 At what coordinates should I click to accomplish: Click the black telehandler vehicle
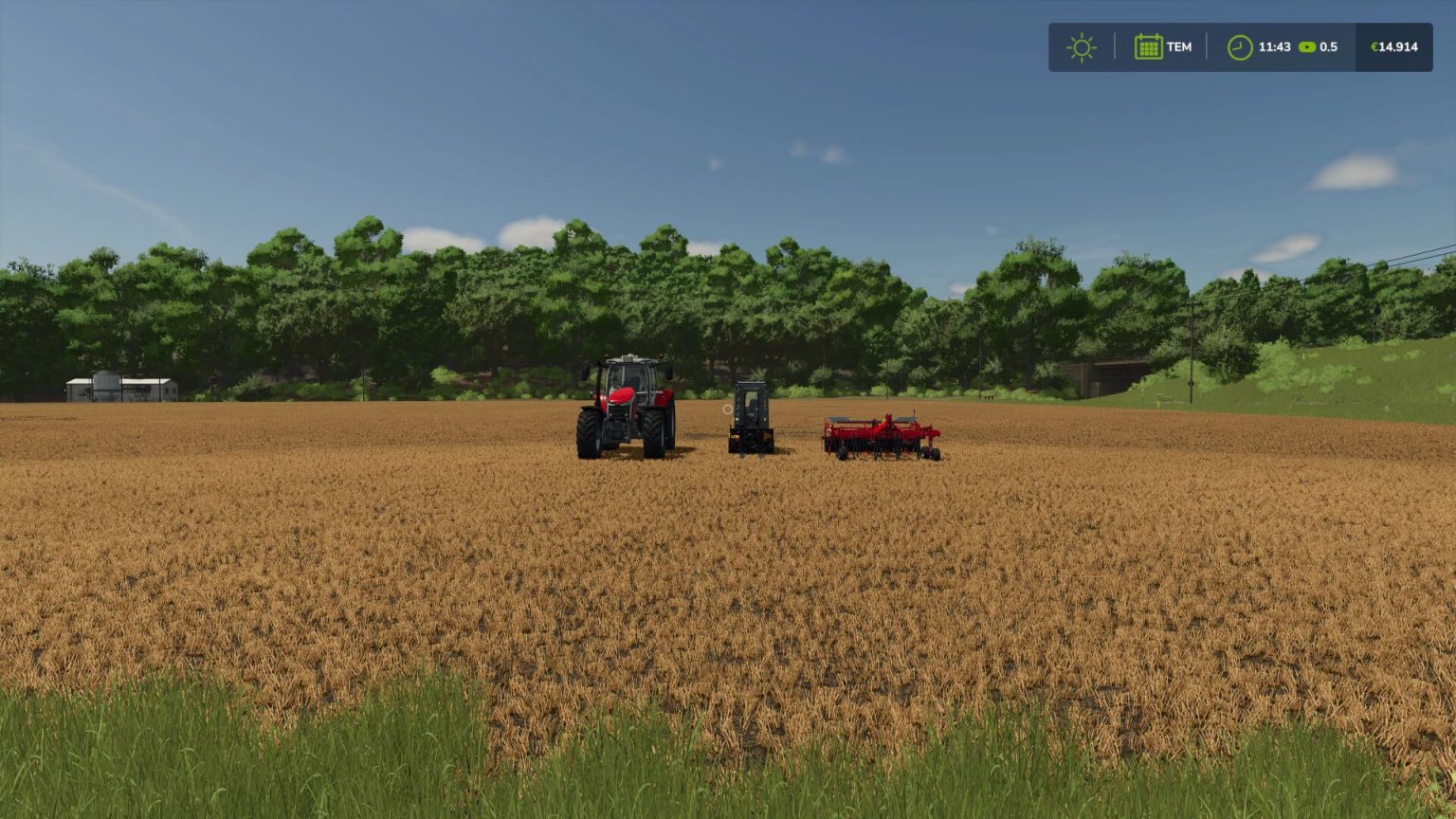tap(751, 415)
